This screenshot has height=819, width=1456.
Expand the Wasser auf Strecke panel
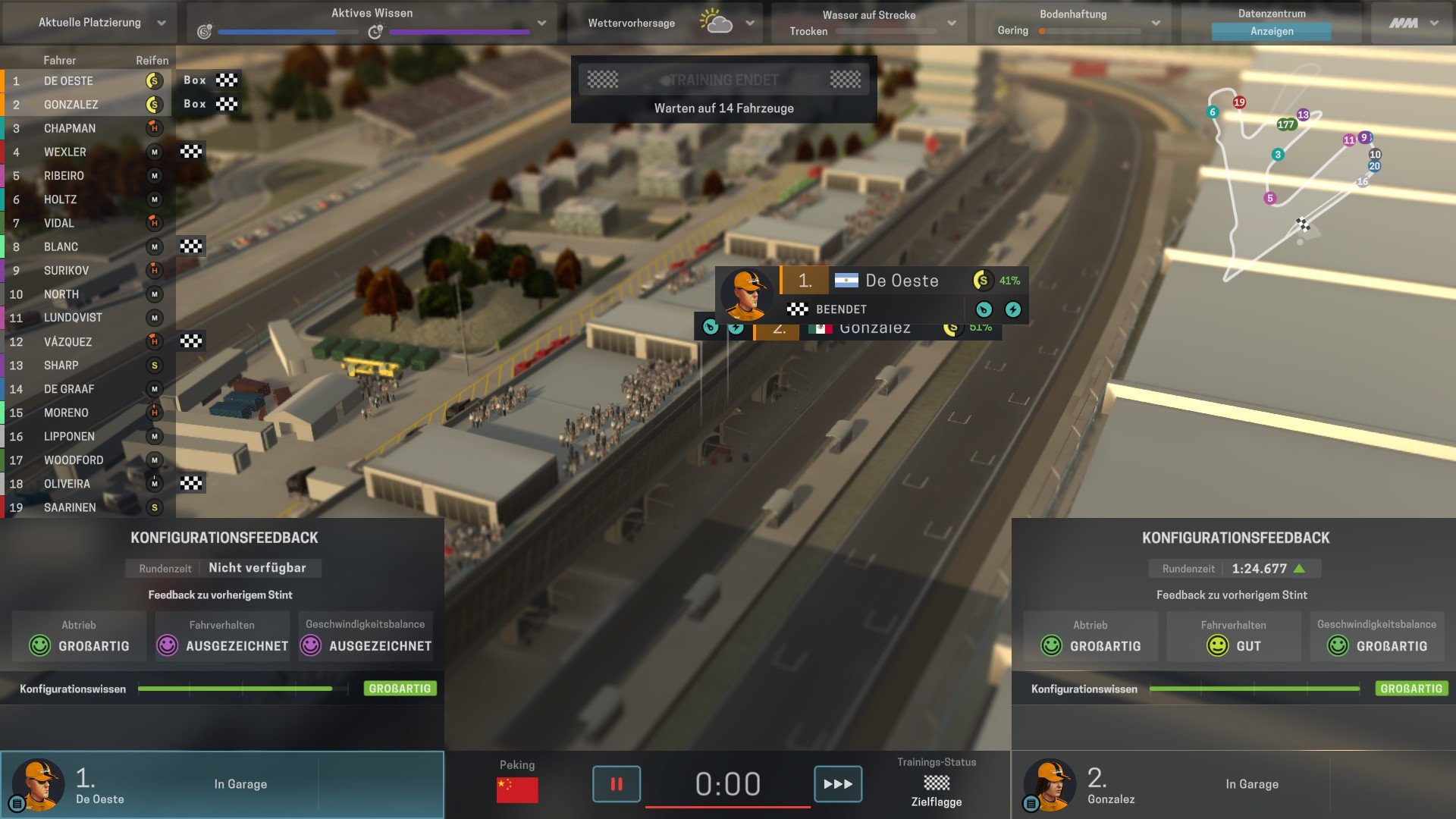point(952,23)
